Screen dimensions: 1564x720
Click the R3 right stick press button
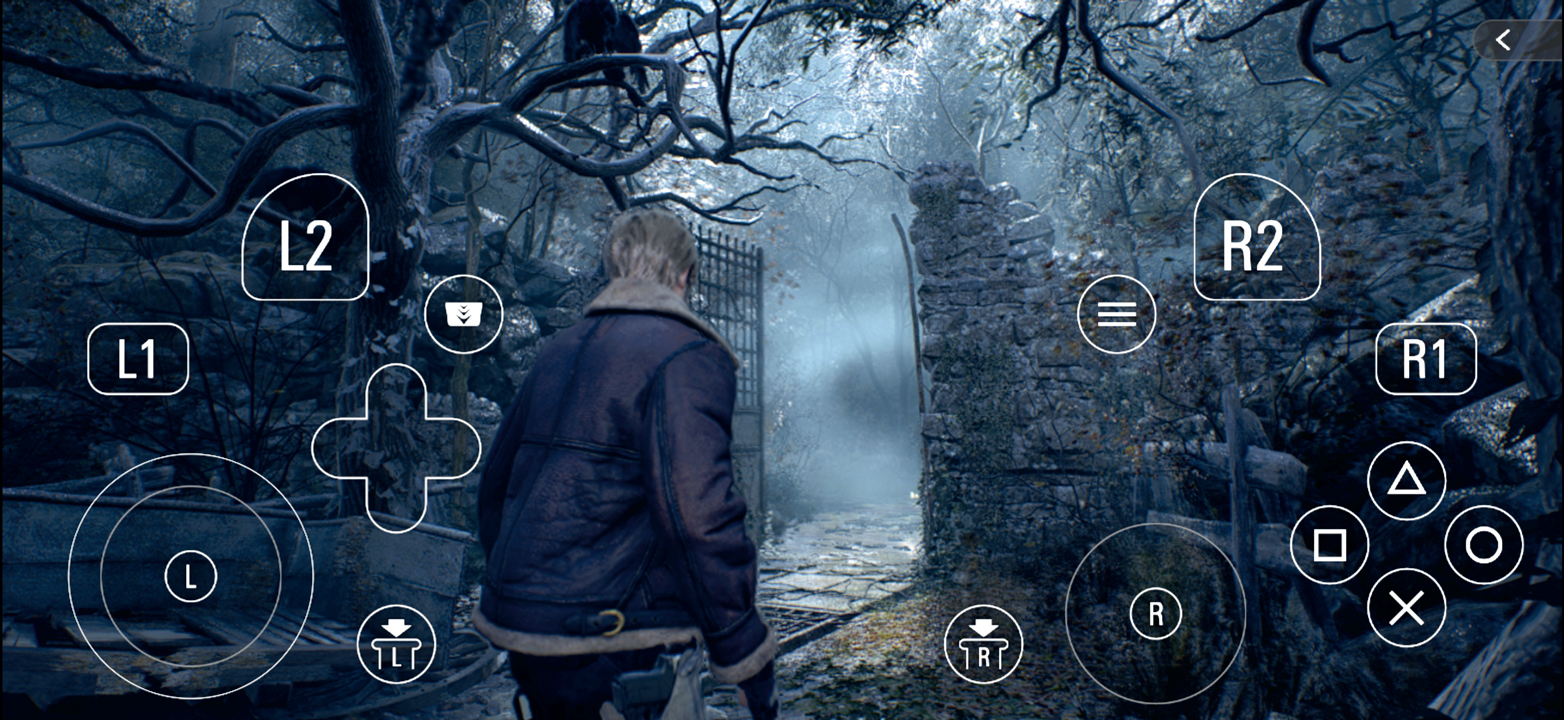coord(984,644)
